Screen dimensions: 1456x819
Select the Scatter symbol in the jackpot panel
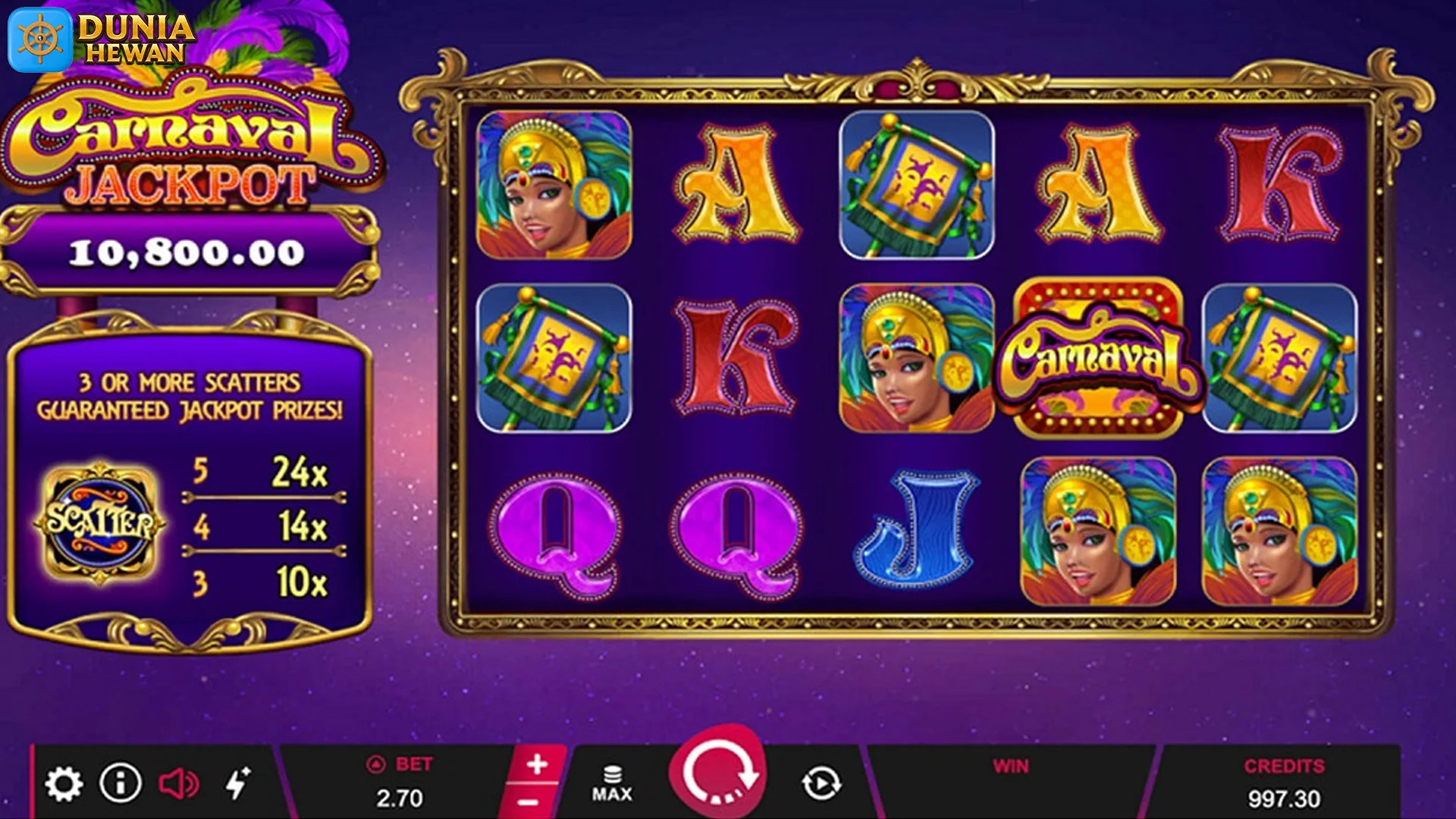[x=101, y=522]
